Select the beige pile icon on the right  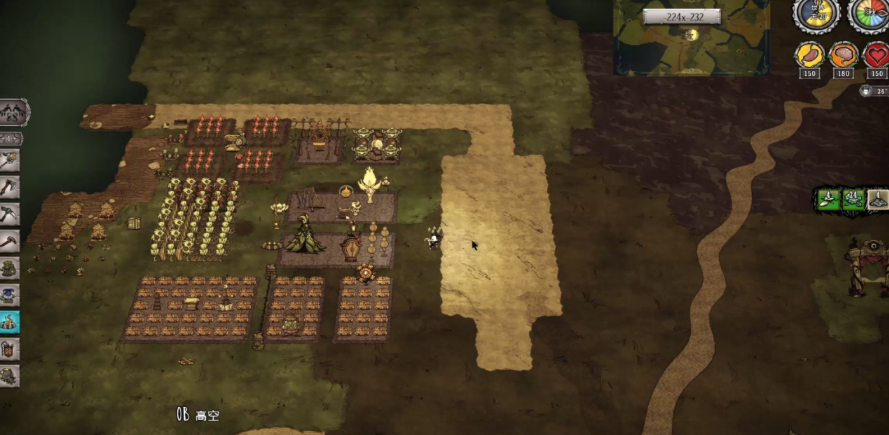(878, 199)
